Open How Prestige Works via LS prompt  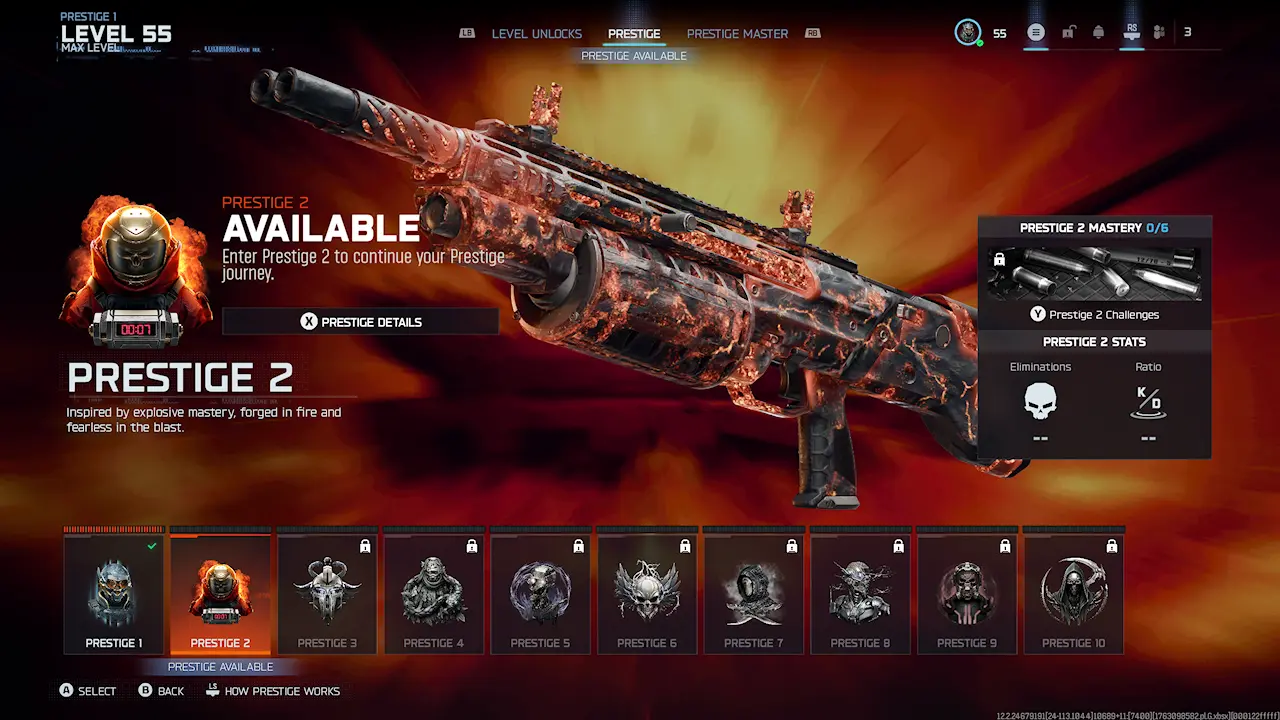273,690
